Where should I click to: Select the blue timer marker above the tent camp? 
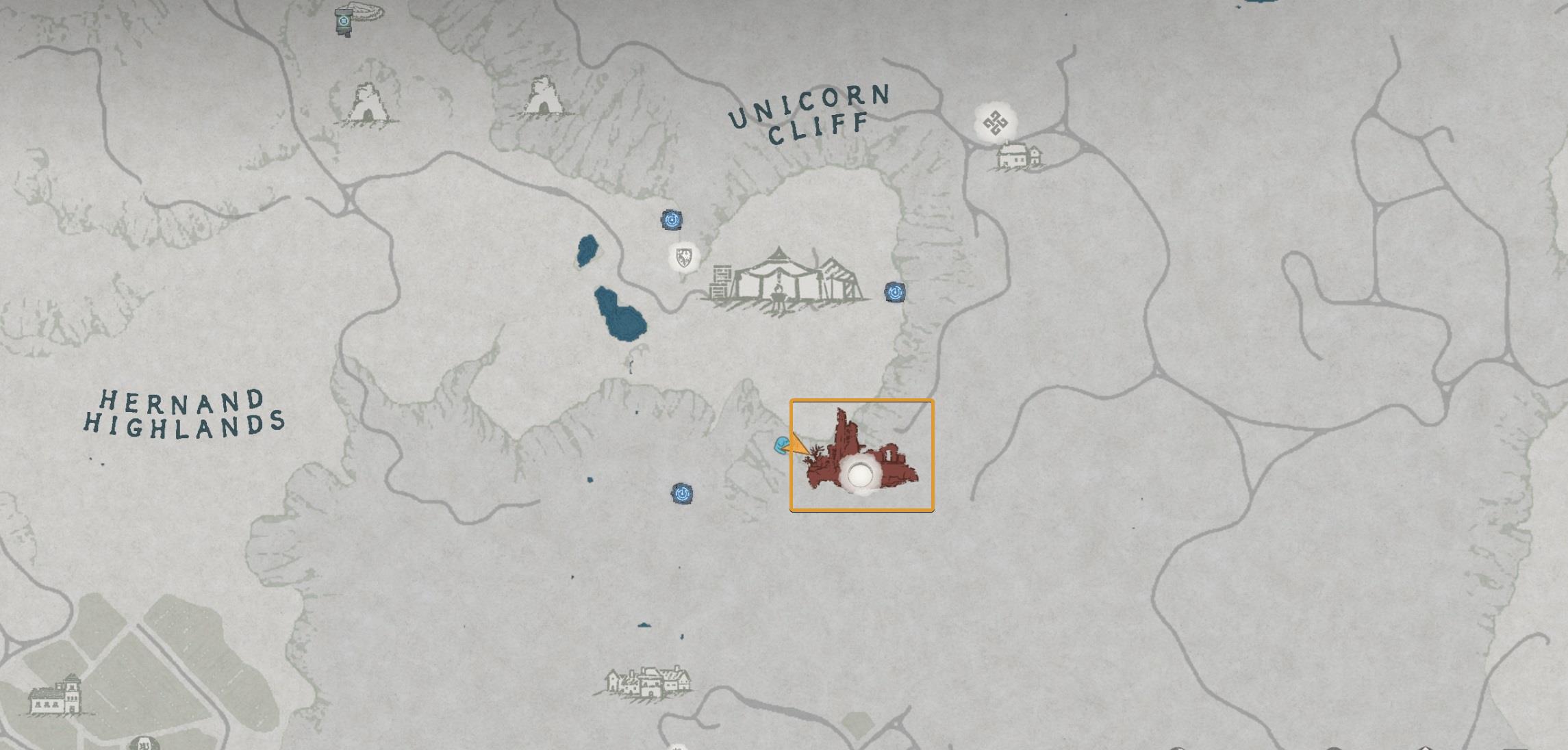click(x=673, y=220)
